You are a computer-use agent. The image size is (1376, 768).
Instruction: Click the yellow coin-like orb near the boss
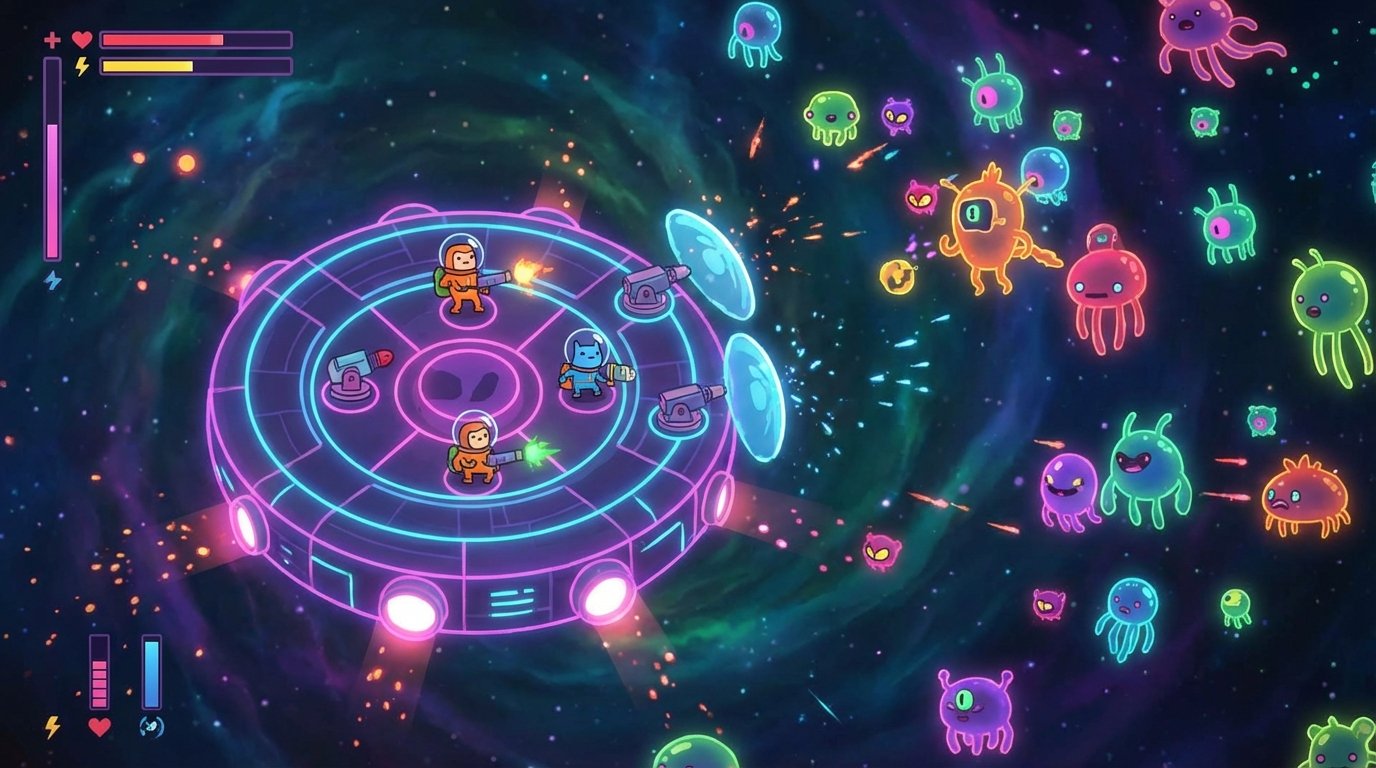[895, 277]
